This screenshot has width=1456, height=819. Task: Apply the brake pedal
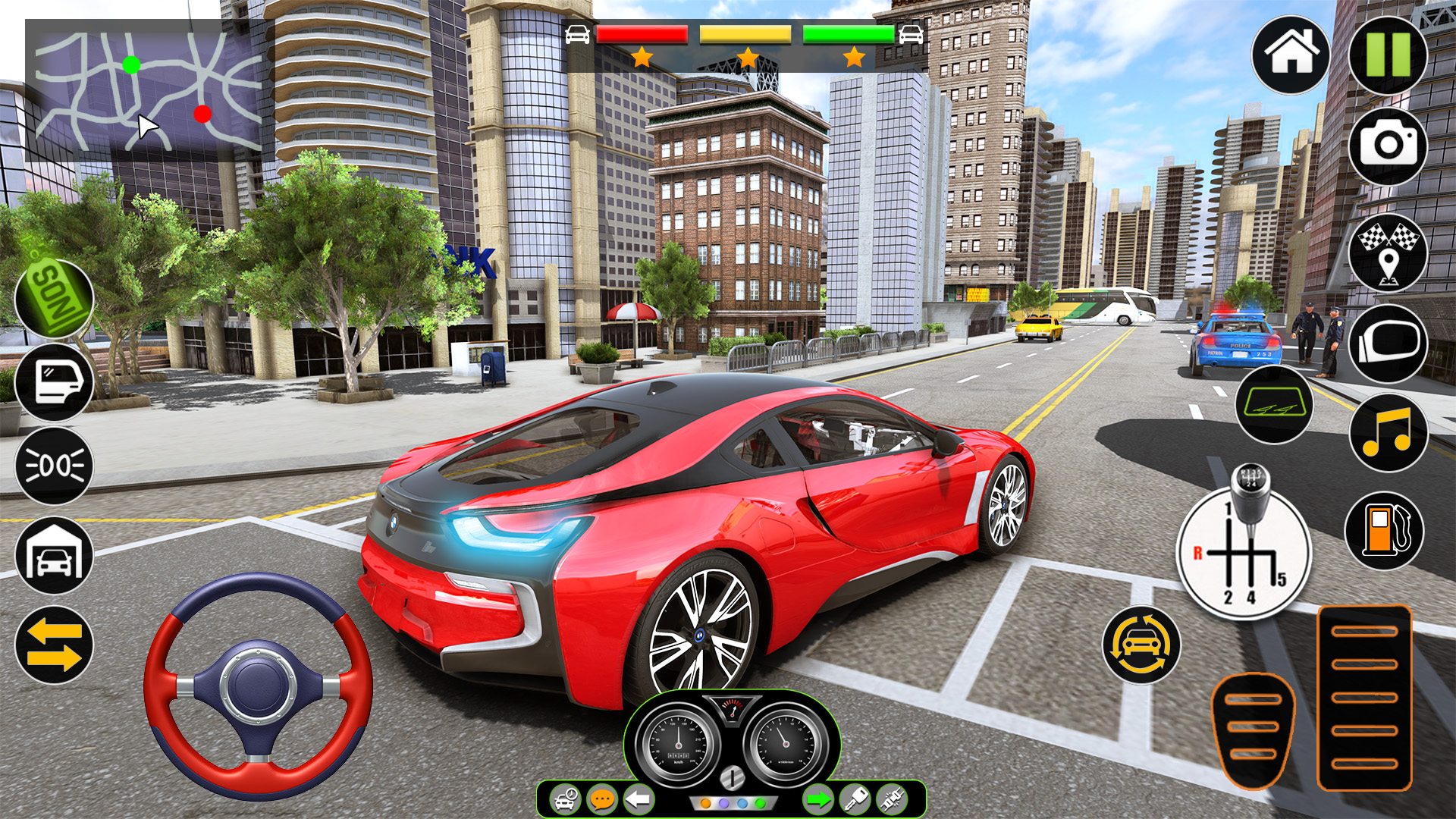(x=1253, y=730)
